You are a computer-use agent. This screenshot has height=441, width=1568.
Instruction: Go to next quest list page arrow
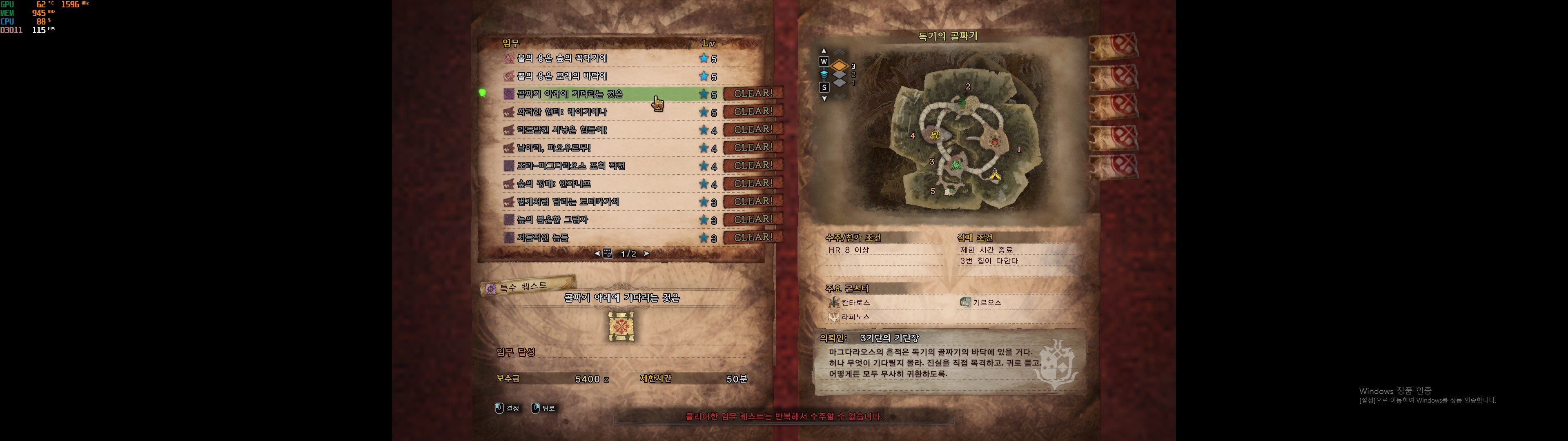pos(646,254)
